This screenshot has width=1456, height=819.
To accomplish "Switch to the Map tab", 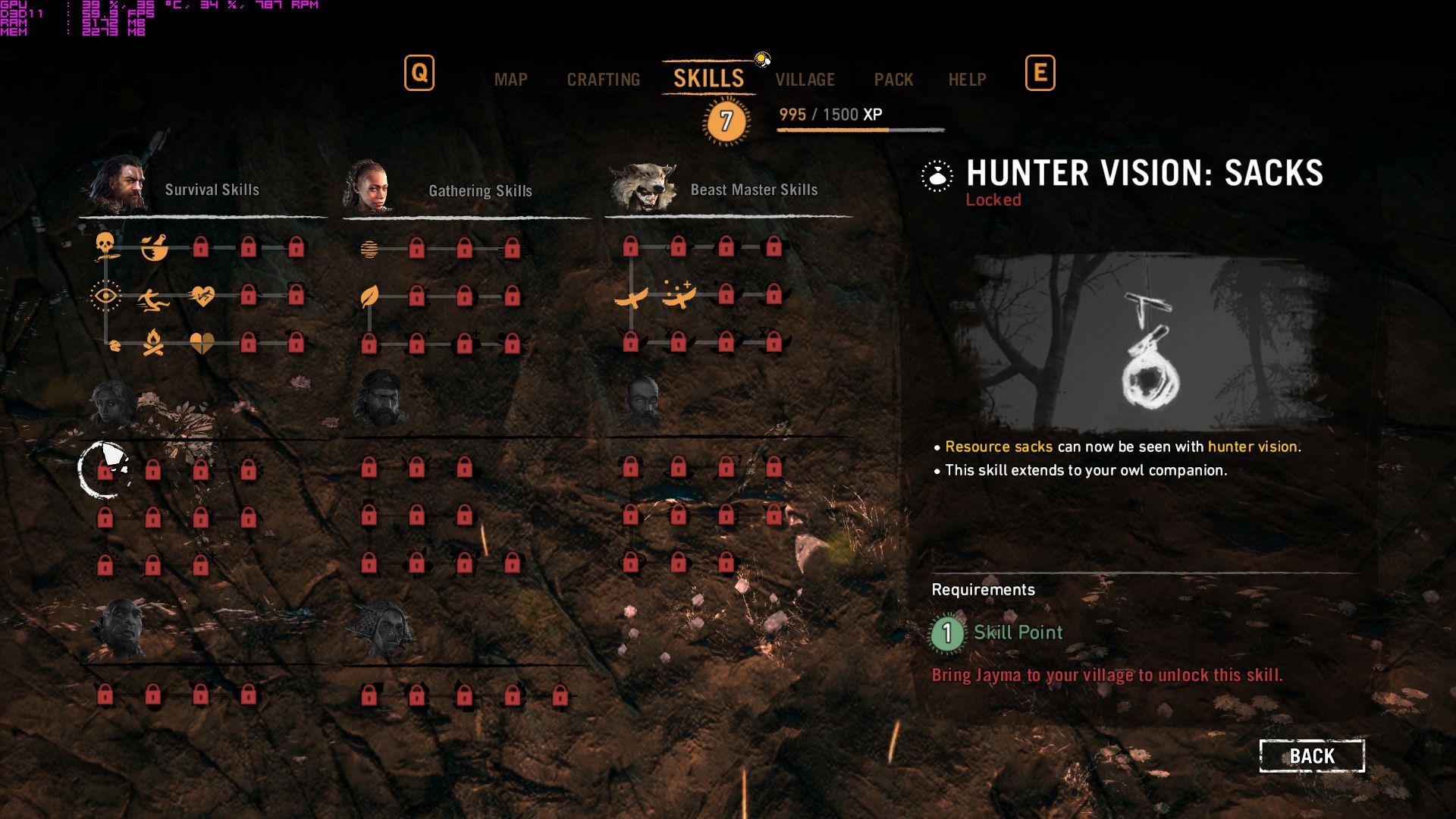I will point(510,80).
